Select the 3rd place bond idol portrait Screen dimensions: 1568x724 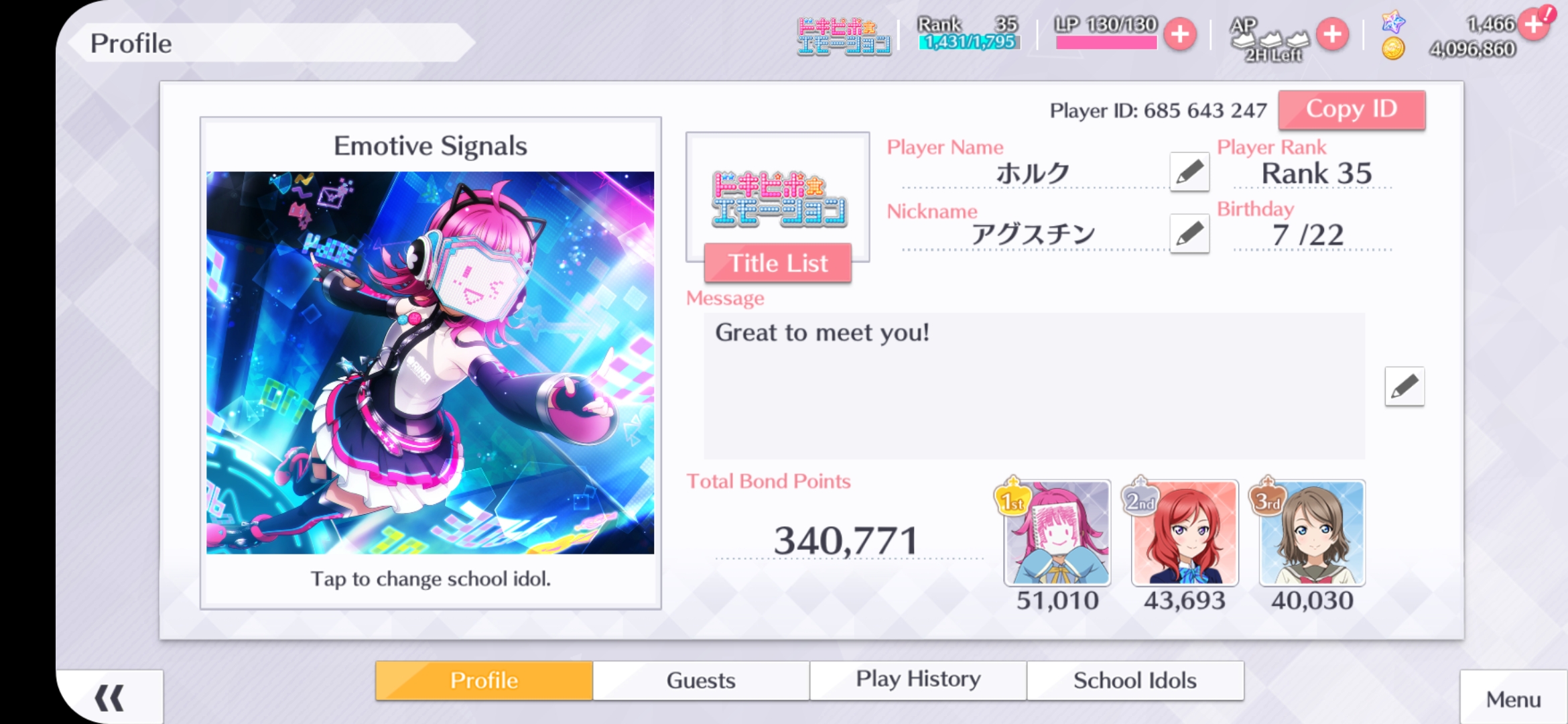coord(1311,534)
